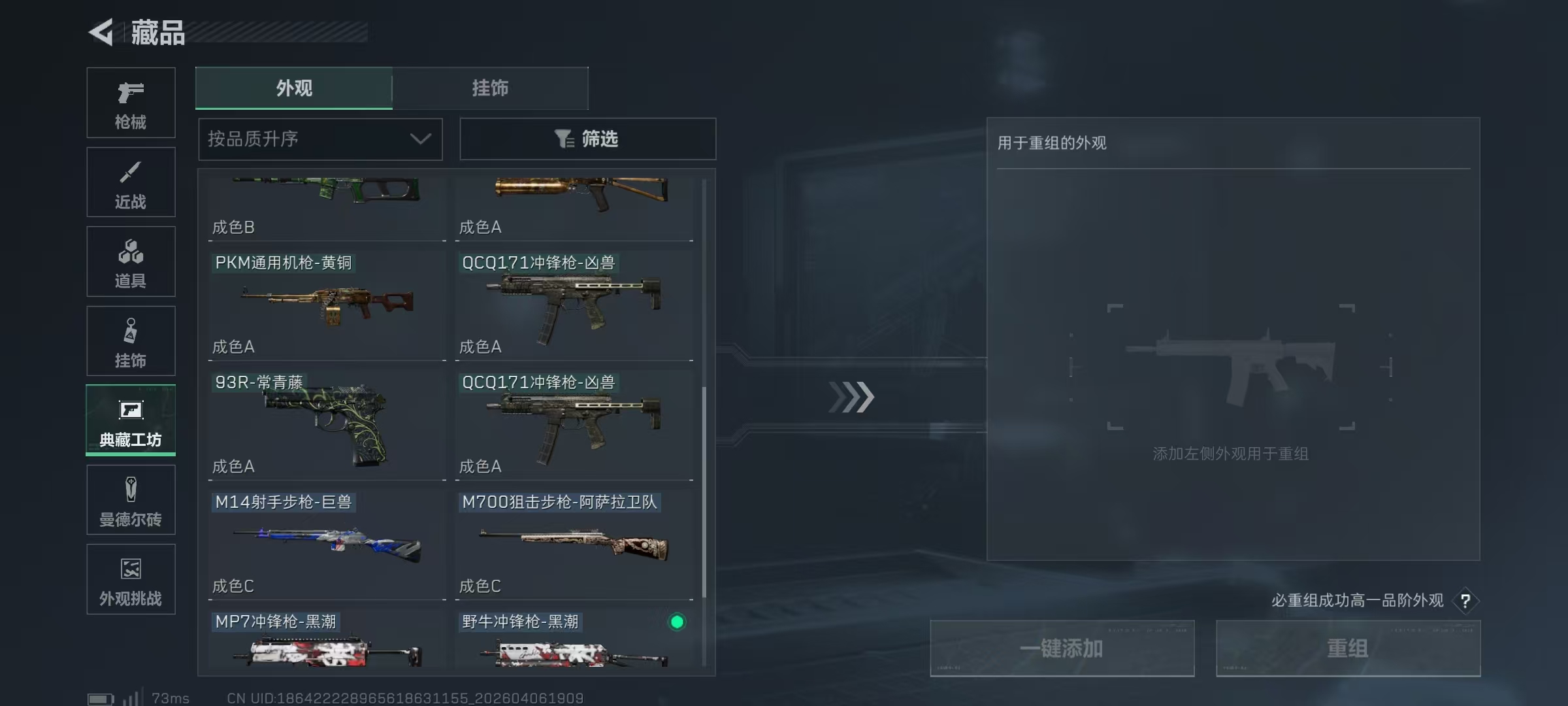Select the 典藏工坊 workshop icon
Screen dimensions: 1568x706
pos(130,421)
